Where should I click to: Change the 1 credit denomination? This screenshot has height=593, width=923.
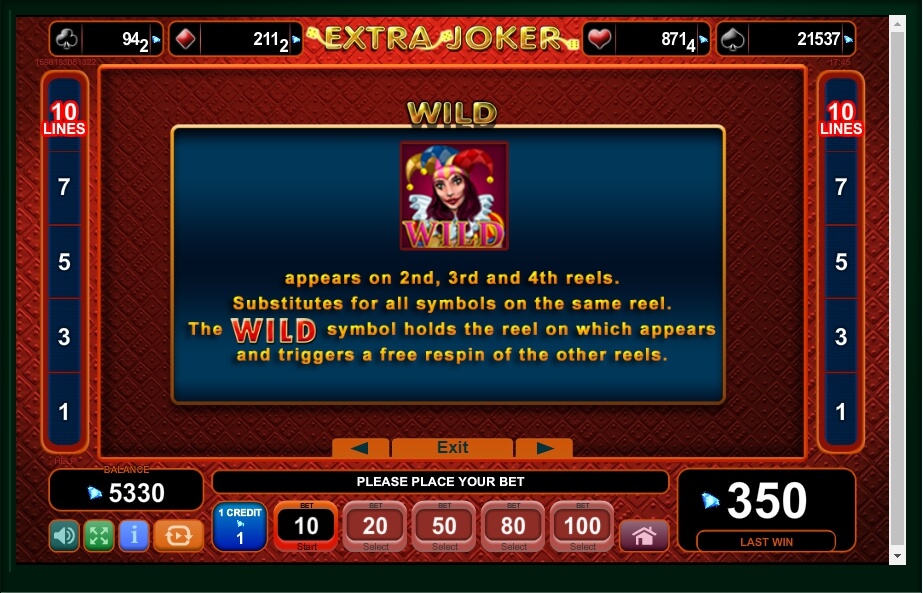(239, 527)
